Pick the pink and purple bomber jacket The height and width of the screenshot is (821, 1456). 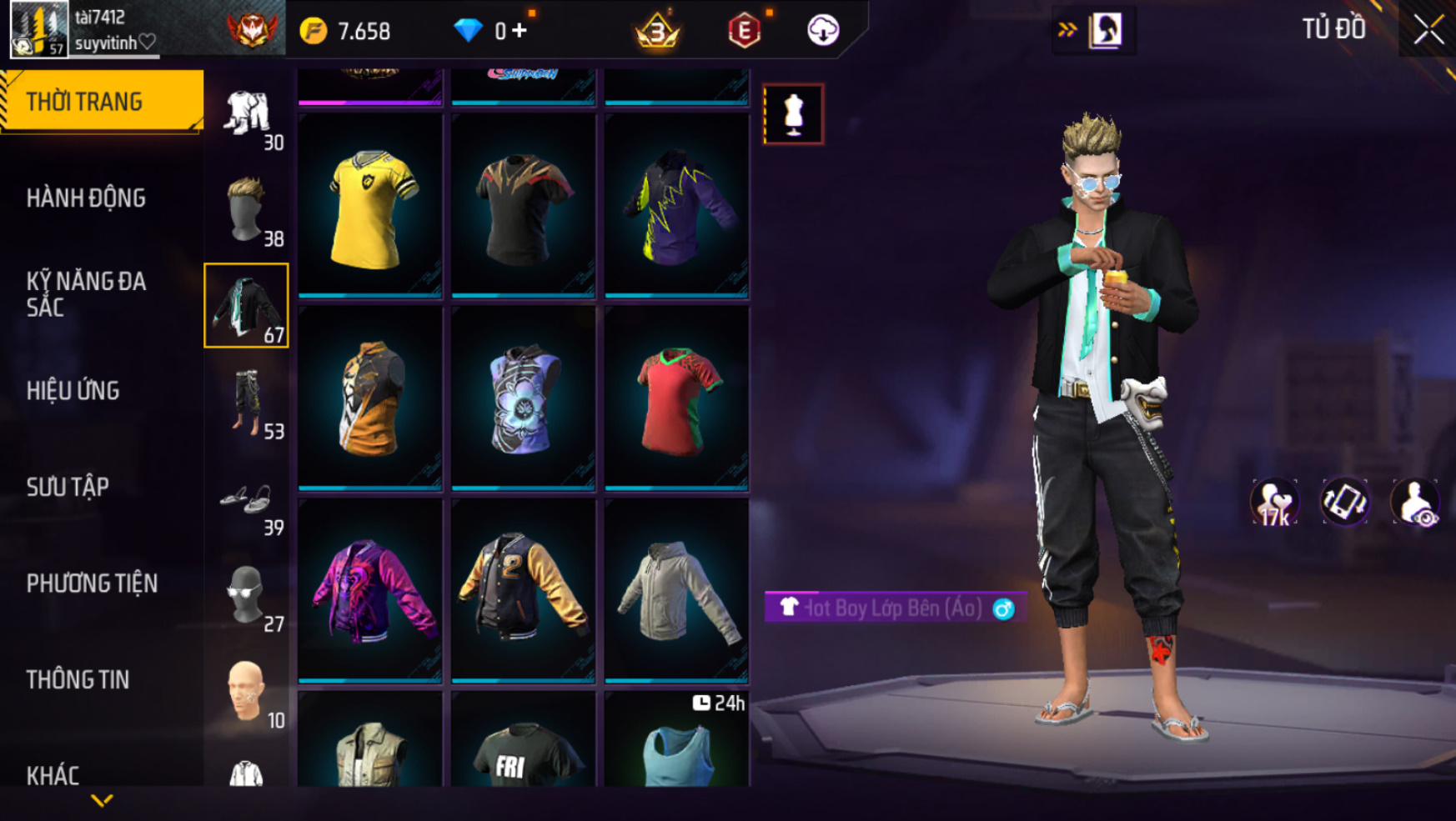(x=369, y=591)
